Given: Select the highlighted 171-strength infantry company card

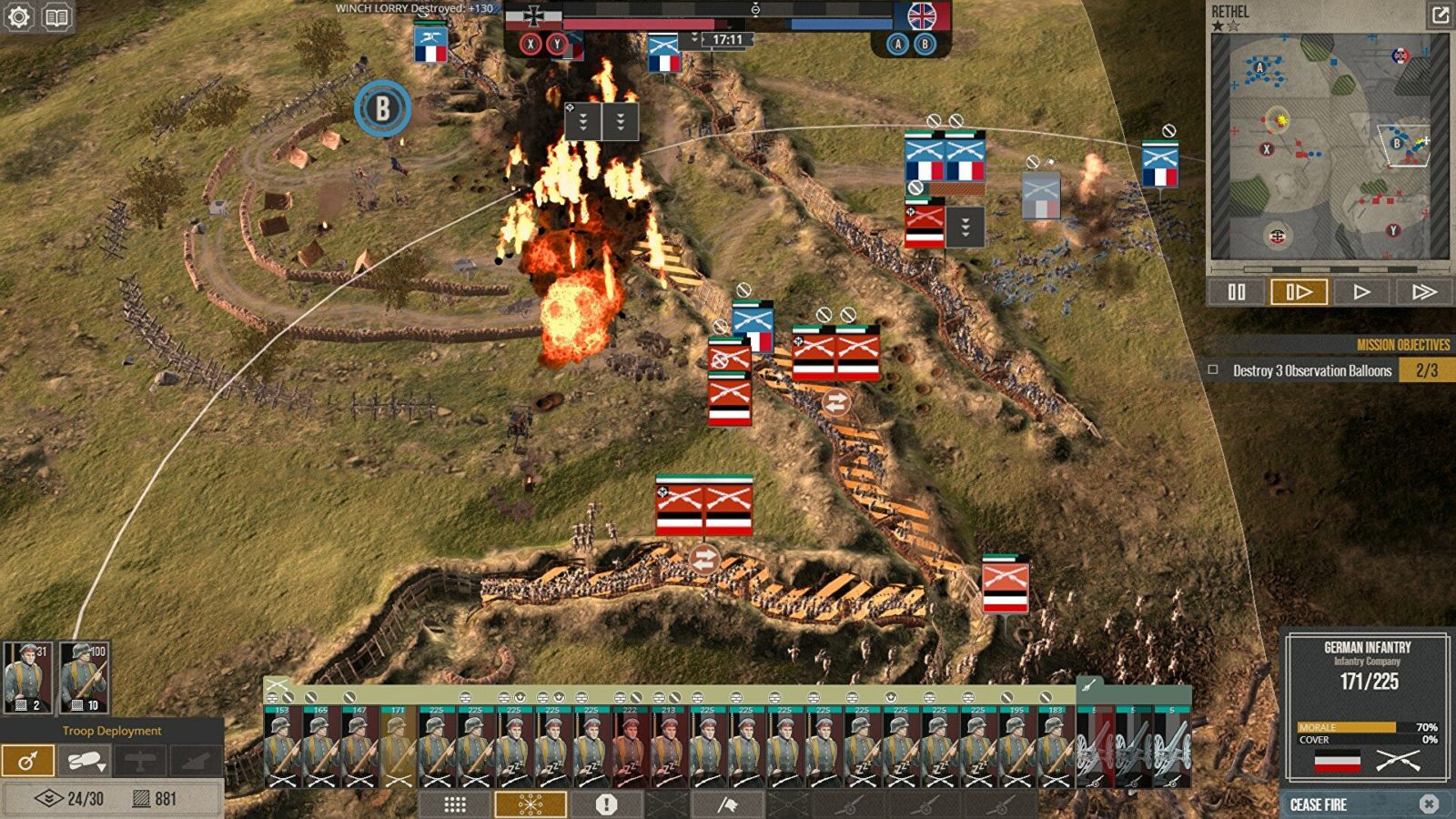Looking at the screenshot, I should coord(398,746).
